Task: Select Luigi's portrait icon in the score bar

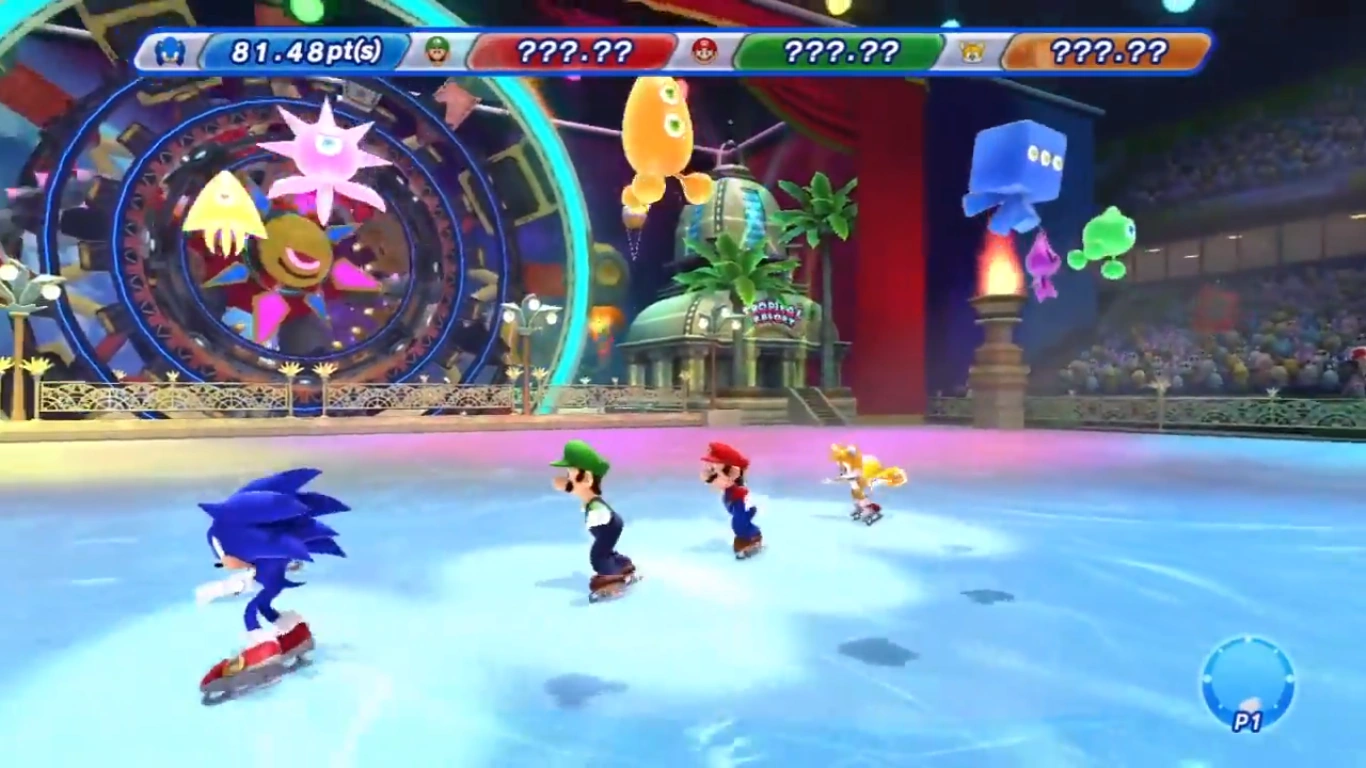Action: [437, 51]
